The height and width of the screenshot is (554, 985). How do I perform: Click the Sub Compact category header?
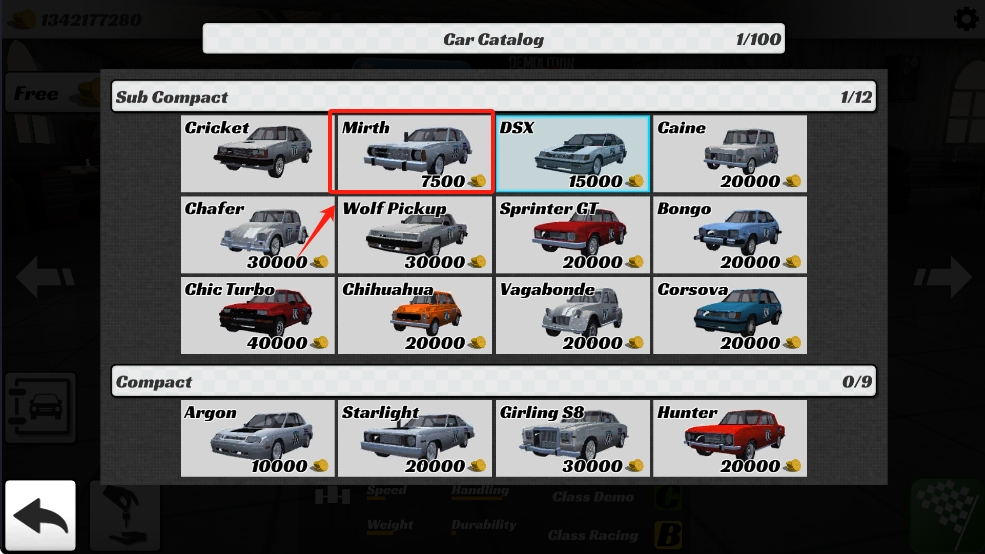pos(493,97)
